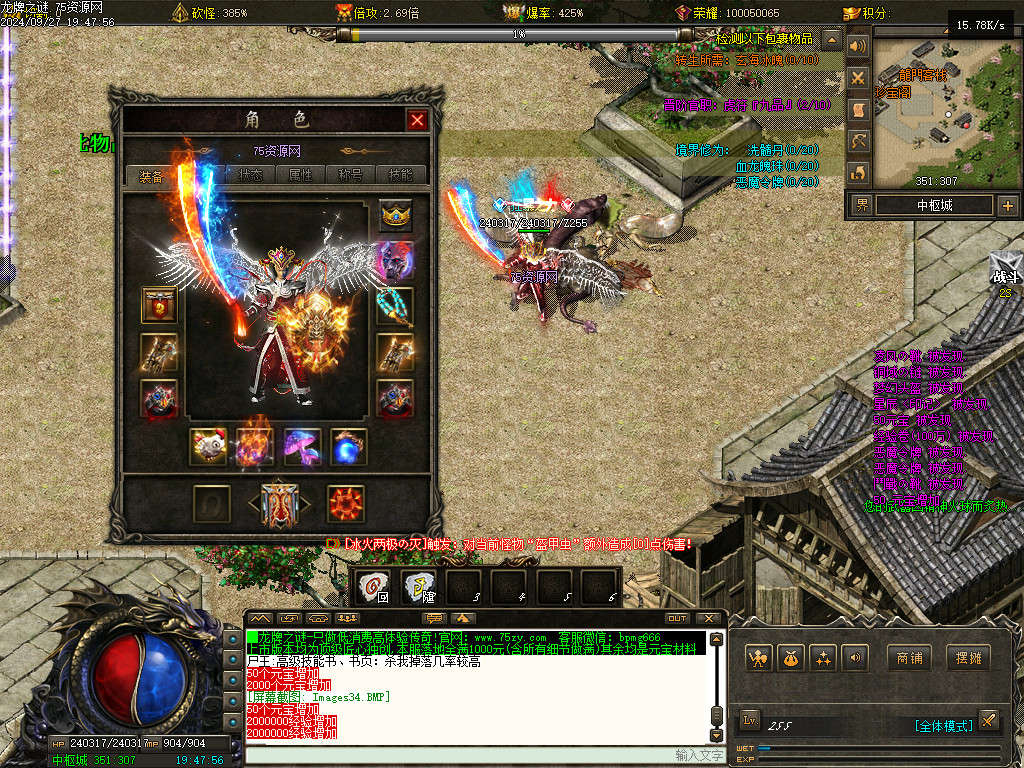
Task: Toggle the 全体模式 attack mode
Action: click(942, 726)
